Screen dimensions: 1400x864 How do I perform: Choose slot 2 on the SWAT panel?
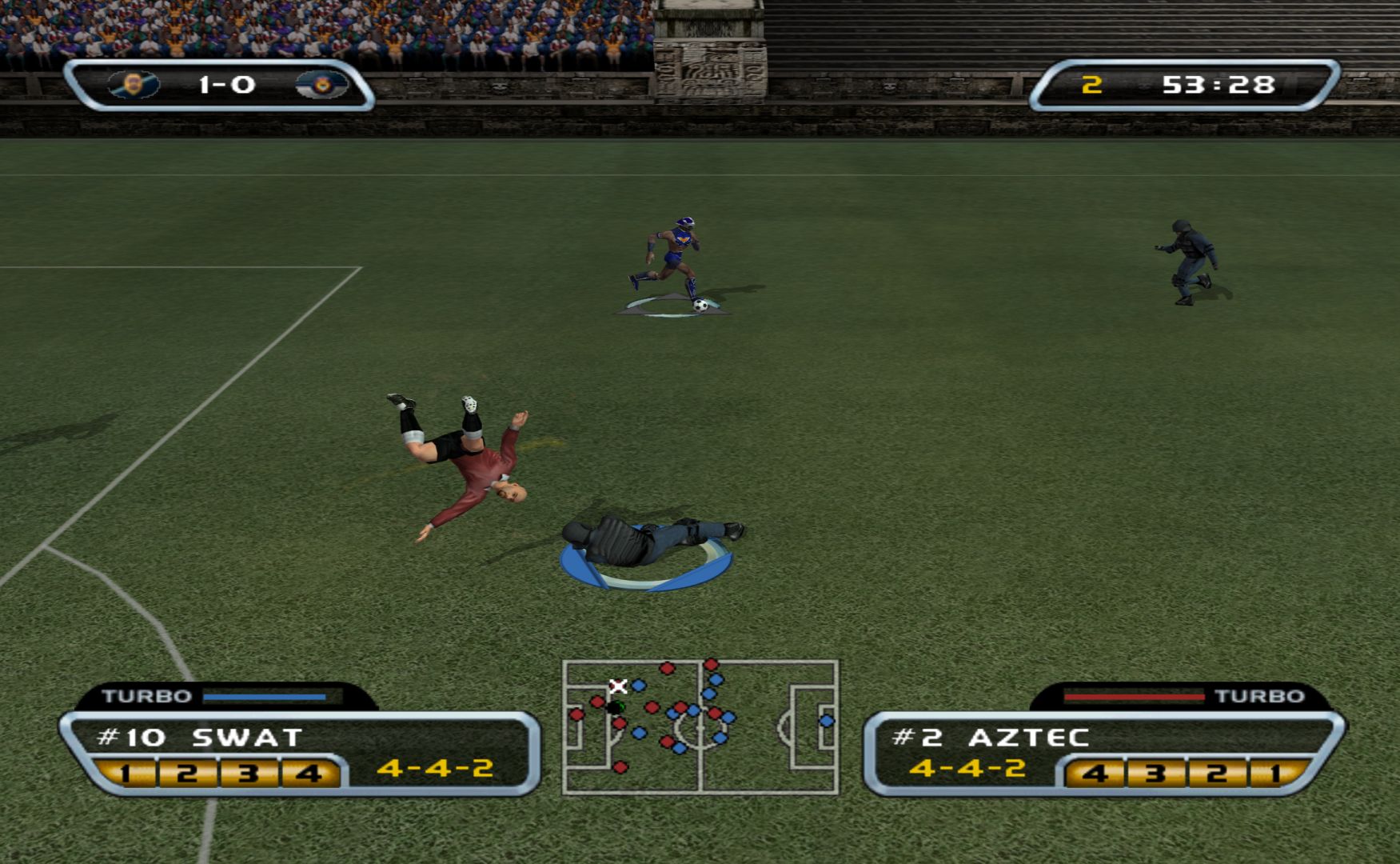(x=187, y=774)
